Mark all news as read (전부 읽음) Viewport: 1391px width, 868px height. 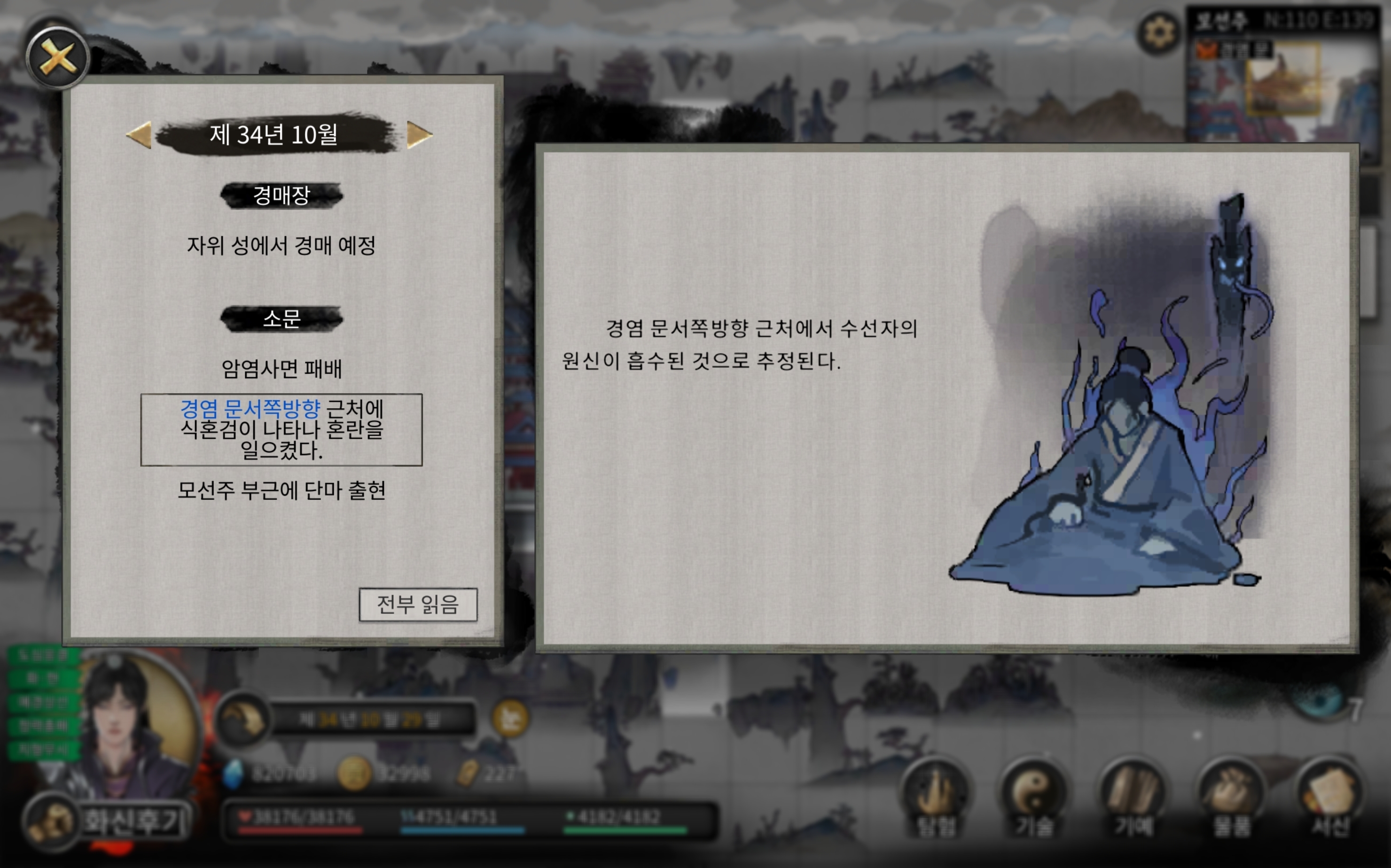point(417,604)
